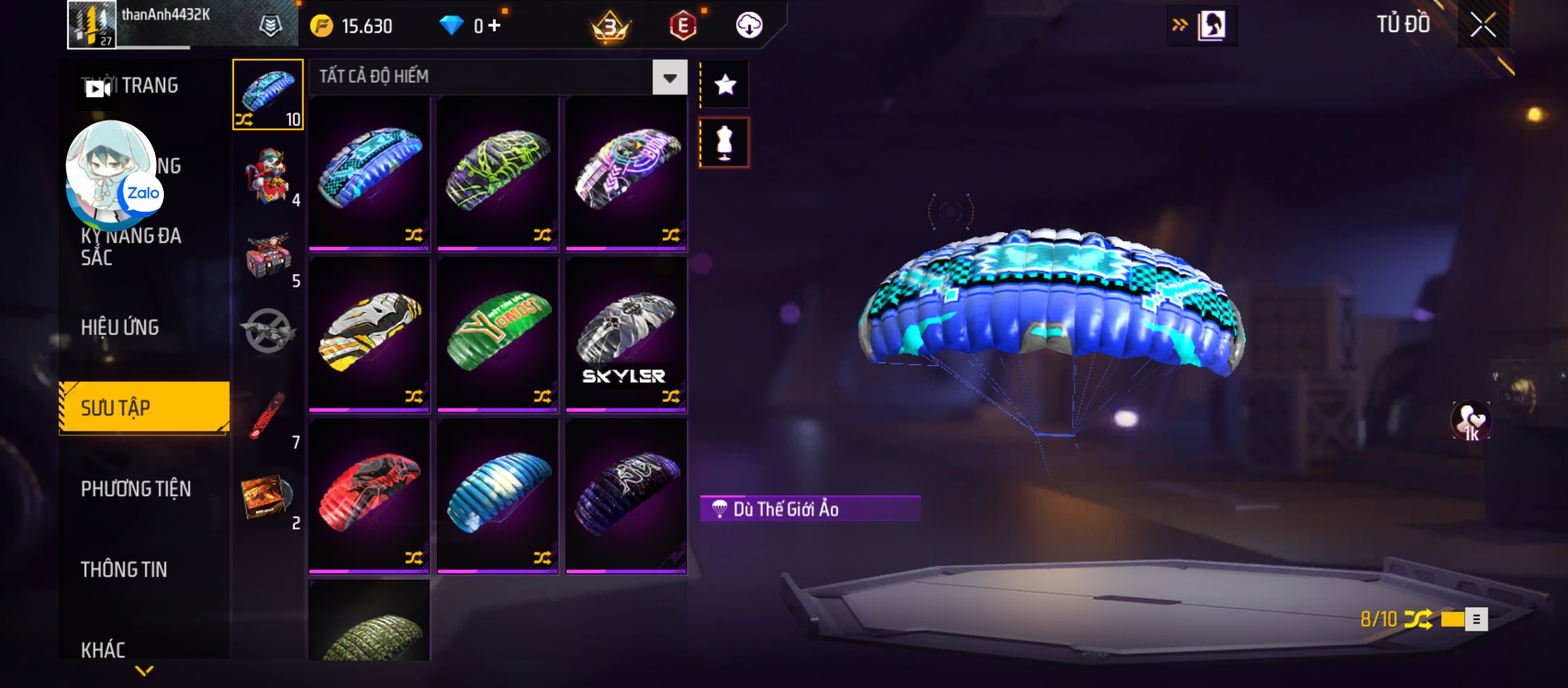Pick the white and yellow parachute skin

369,333
